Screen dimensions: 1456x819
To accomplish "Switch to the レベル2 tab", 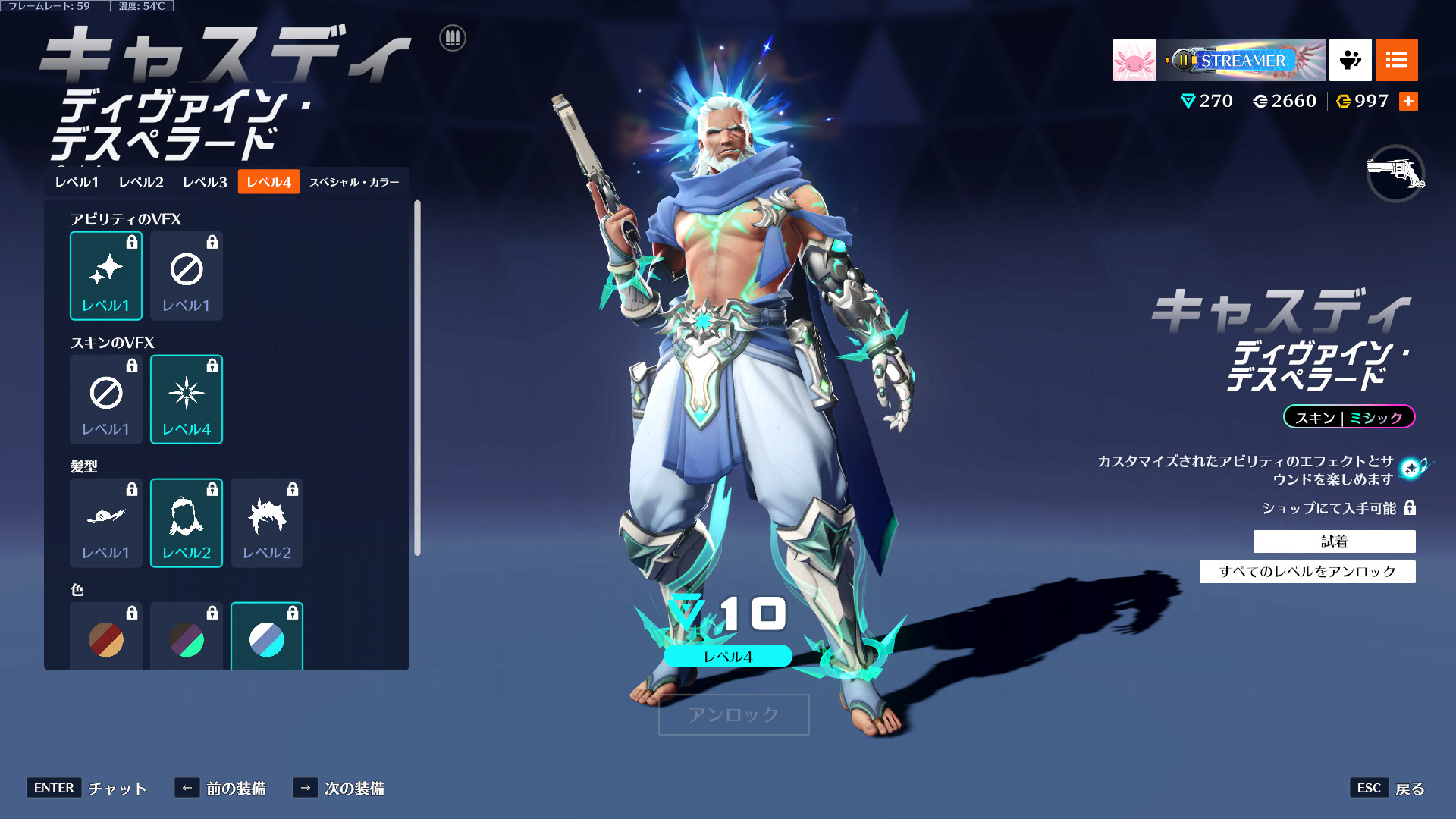I will pyautogui.click(x=141, y=182).
